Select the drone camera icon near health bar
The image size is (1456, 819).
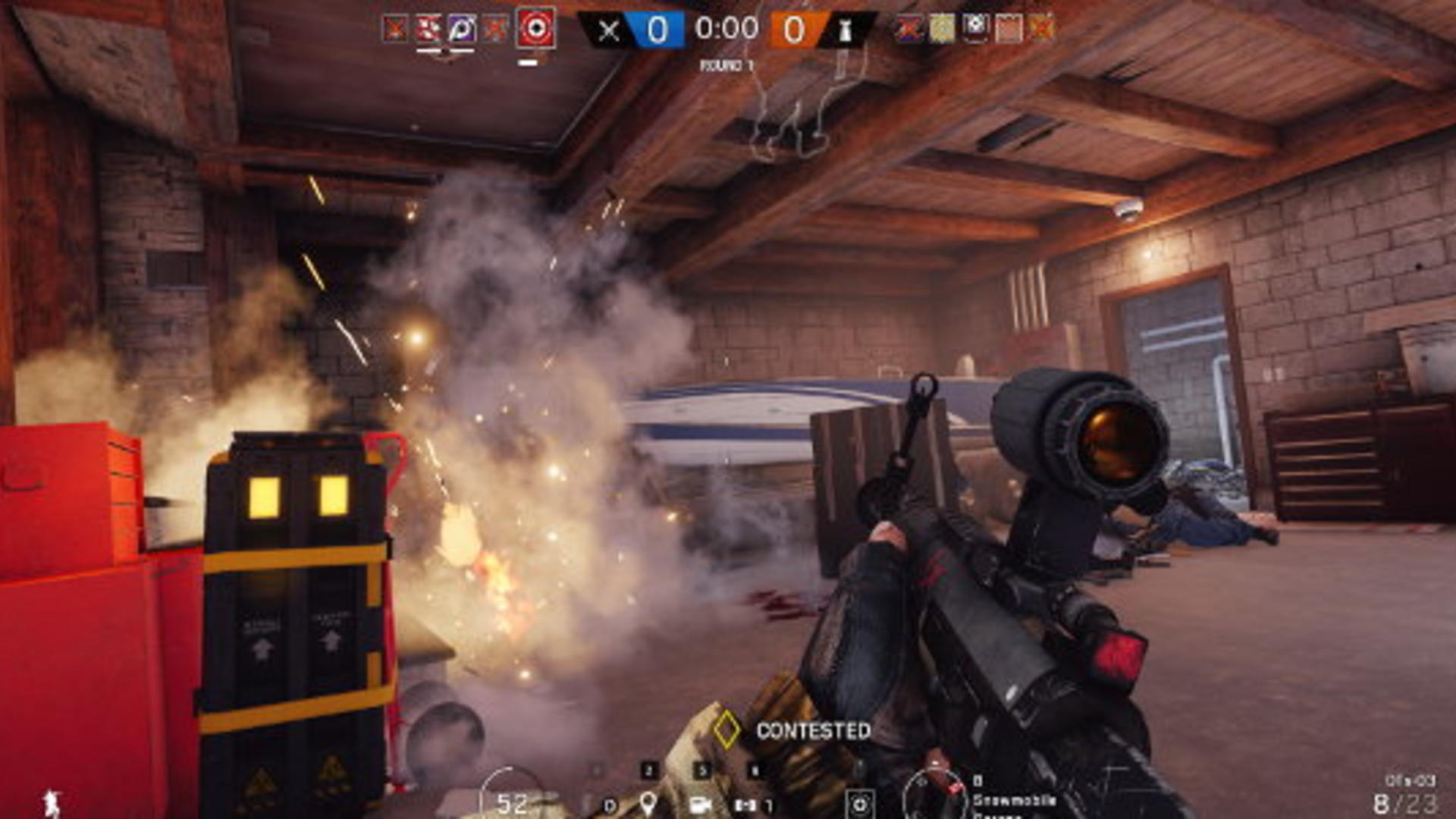click(x=701, y=804)
